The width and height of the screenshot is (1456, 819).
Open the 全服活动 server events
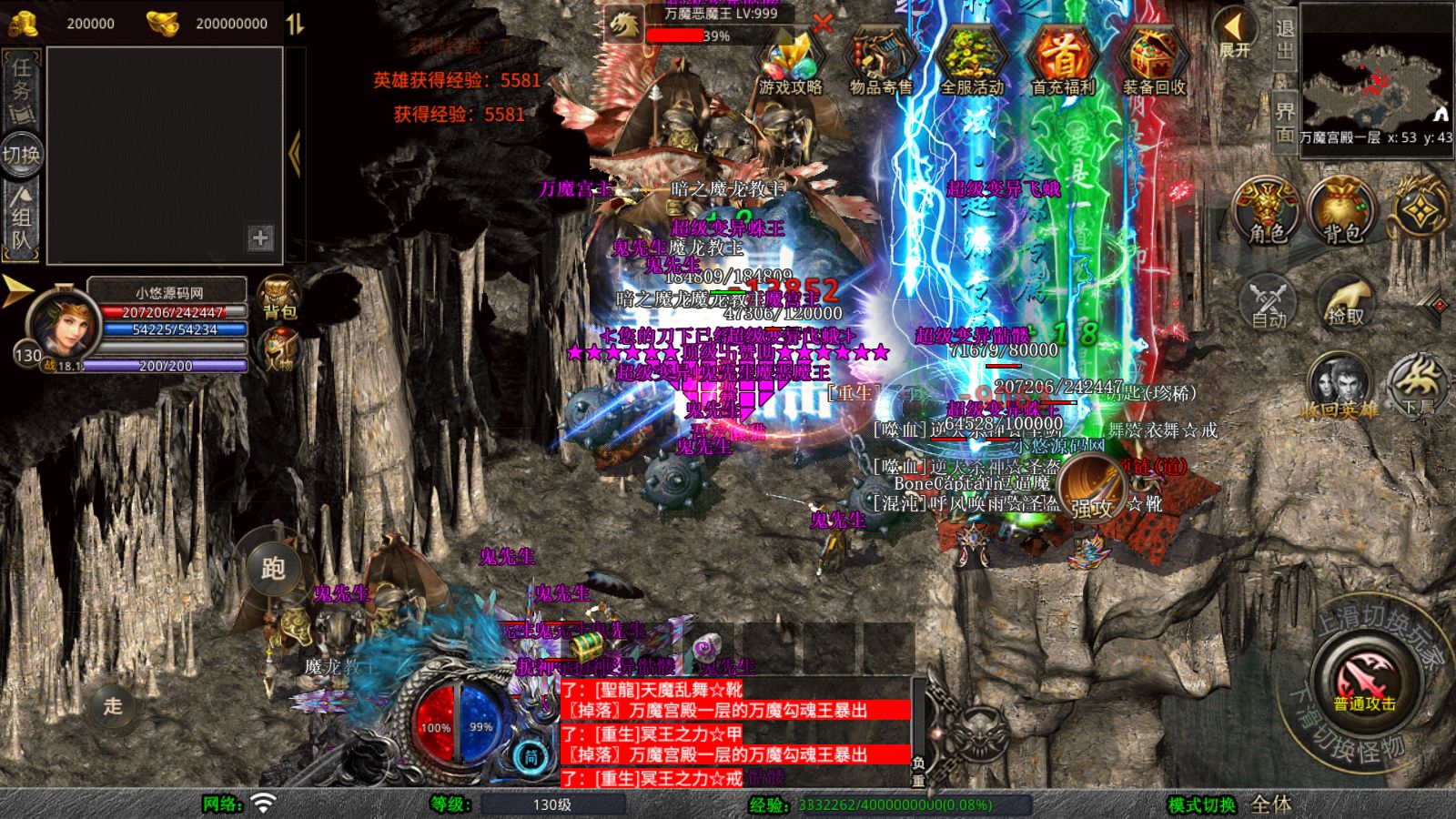click(x=972, y=61)
